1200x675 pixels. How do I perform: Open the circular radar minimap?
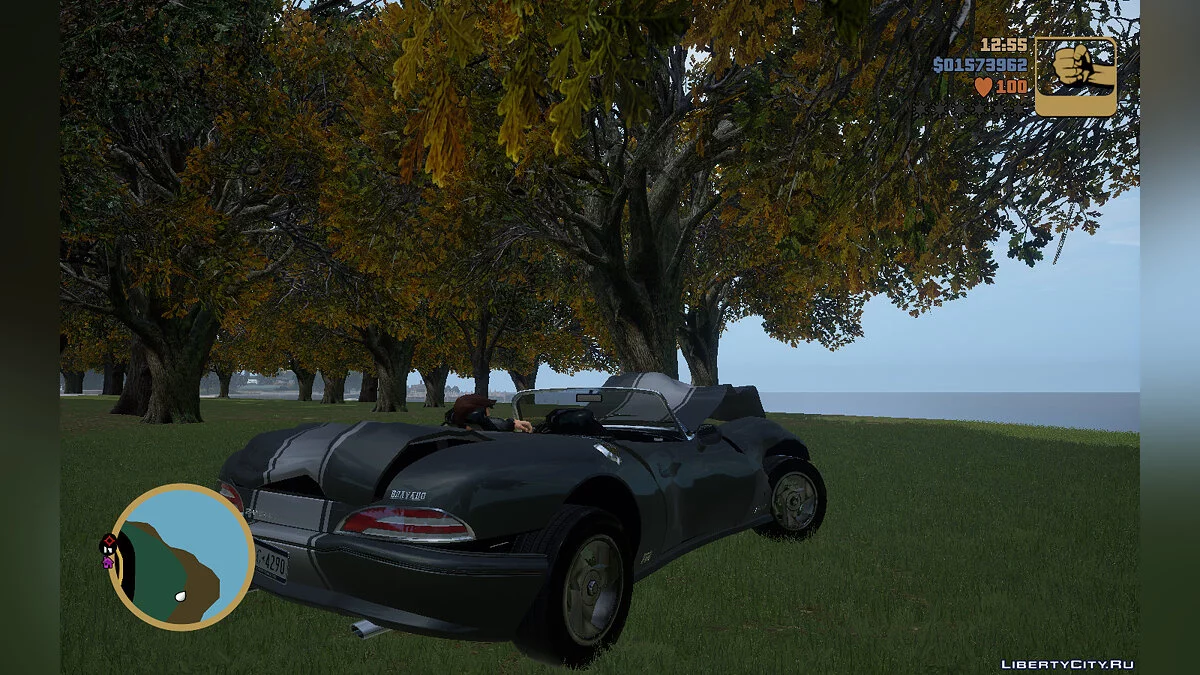(182, 556)
